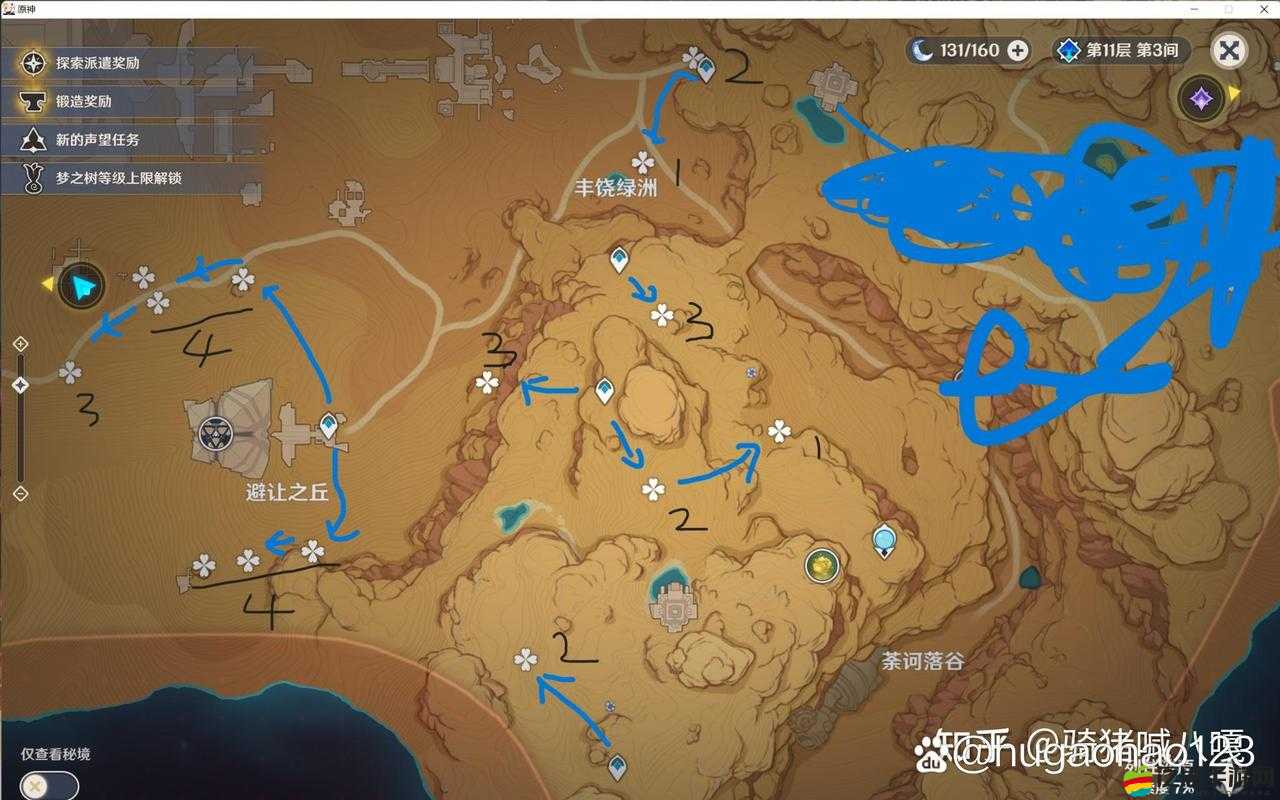This screenshot has width=1280, height=800.
Task: Open the 探索派遣奖励 expedition rewards notification
Action: [35, 62]
